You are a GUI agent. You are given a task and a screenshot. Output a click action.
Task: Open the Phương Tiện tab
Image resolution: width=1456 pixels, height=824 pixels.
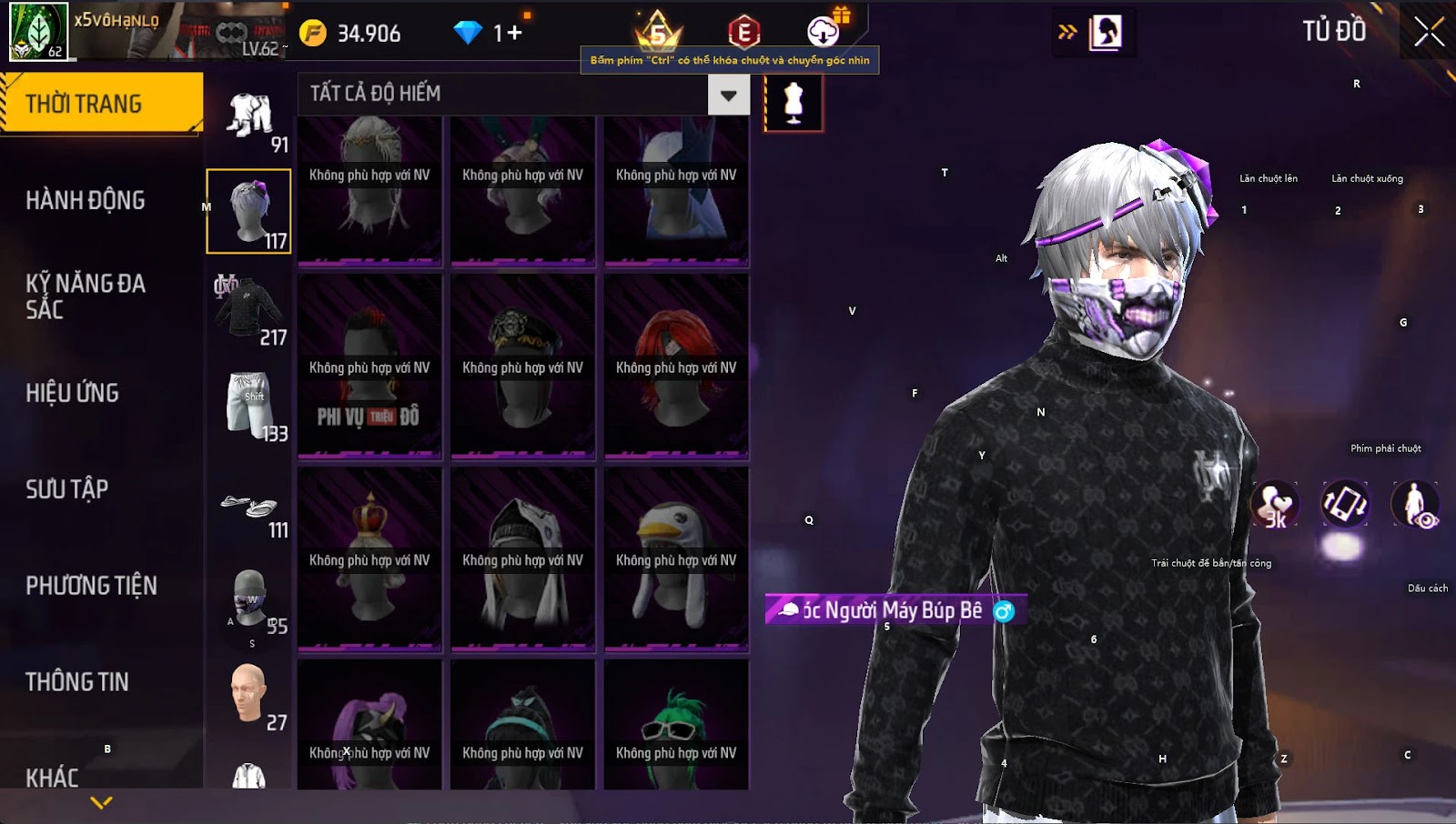tap(91, 586)
